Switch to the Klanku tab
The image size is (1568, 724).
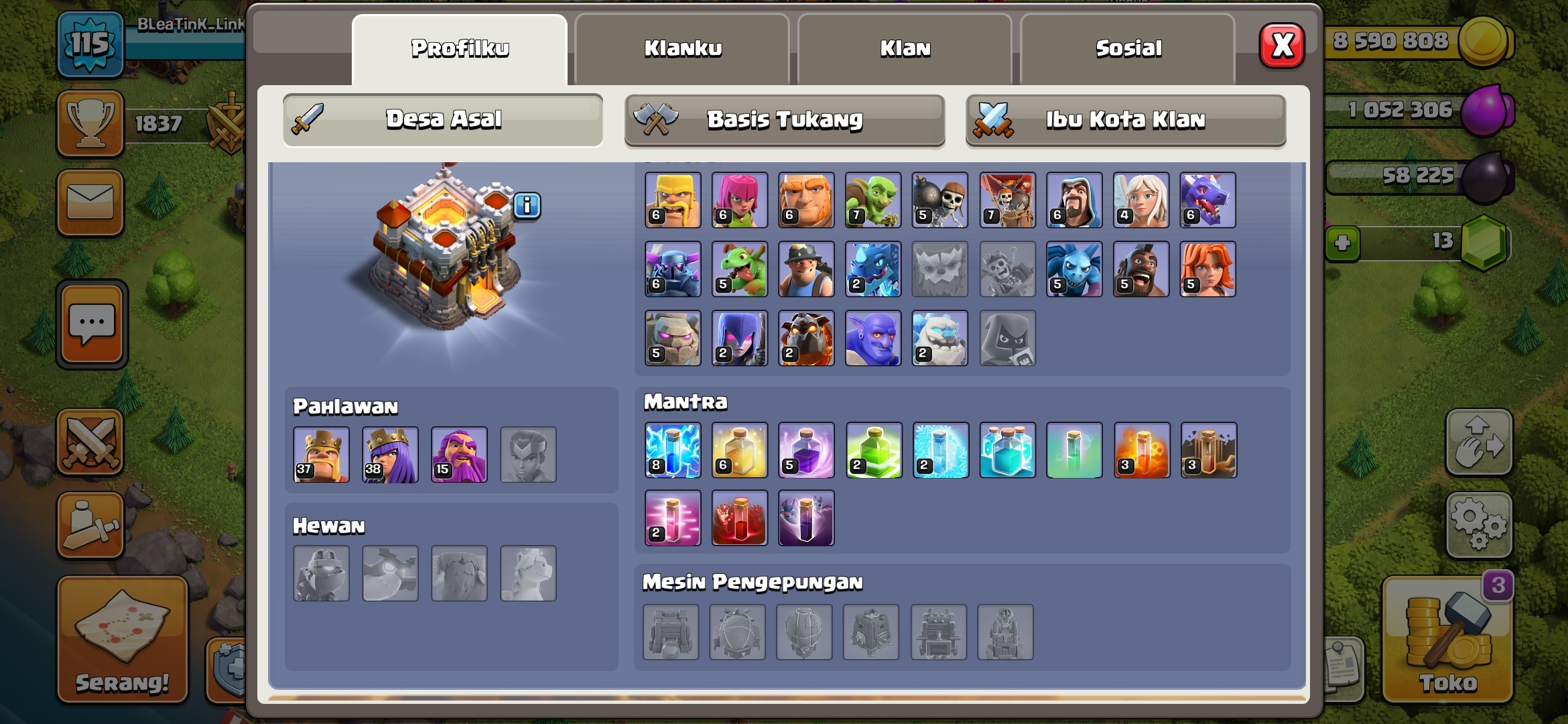(682, 48)
